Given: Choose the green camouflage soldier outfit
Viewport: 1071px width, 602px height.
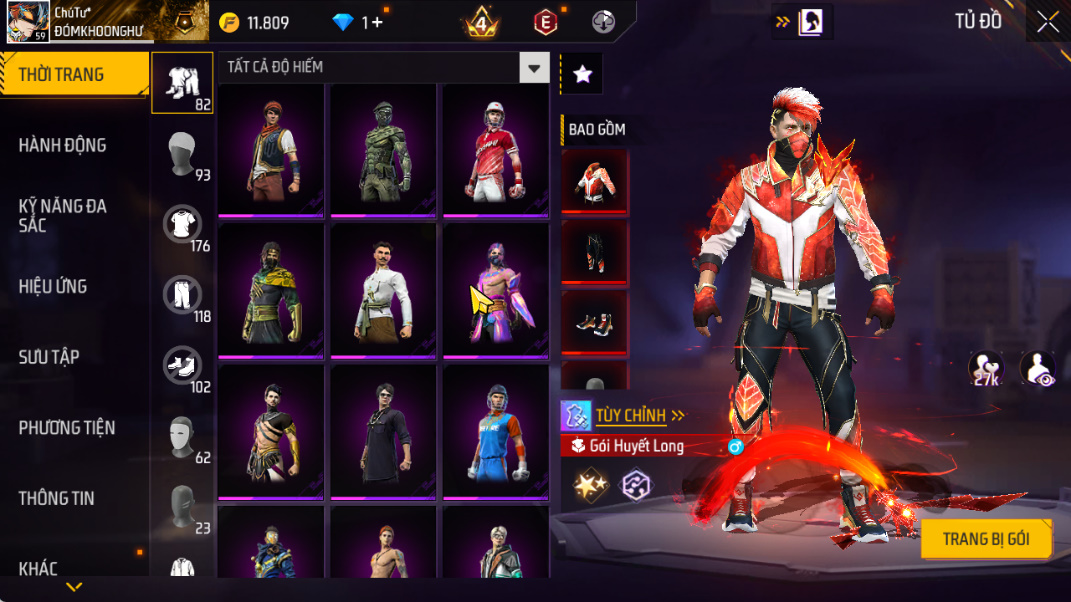Looking at the screenshot, I should 384,150.
